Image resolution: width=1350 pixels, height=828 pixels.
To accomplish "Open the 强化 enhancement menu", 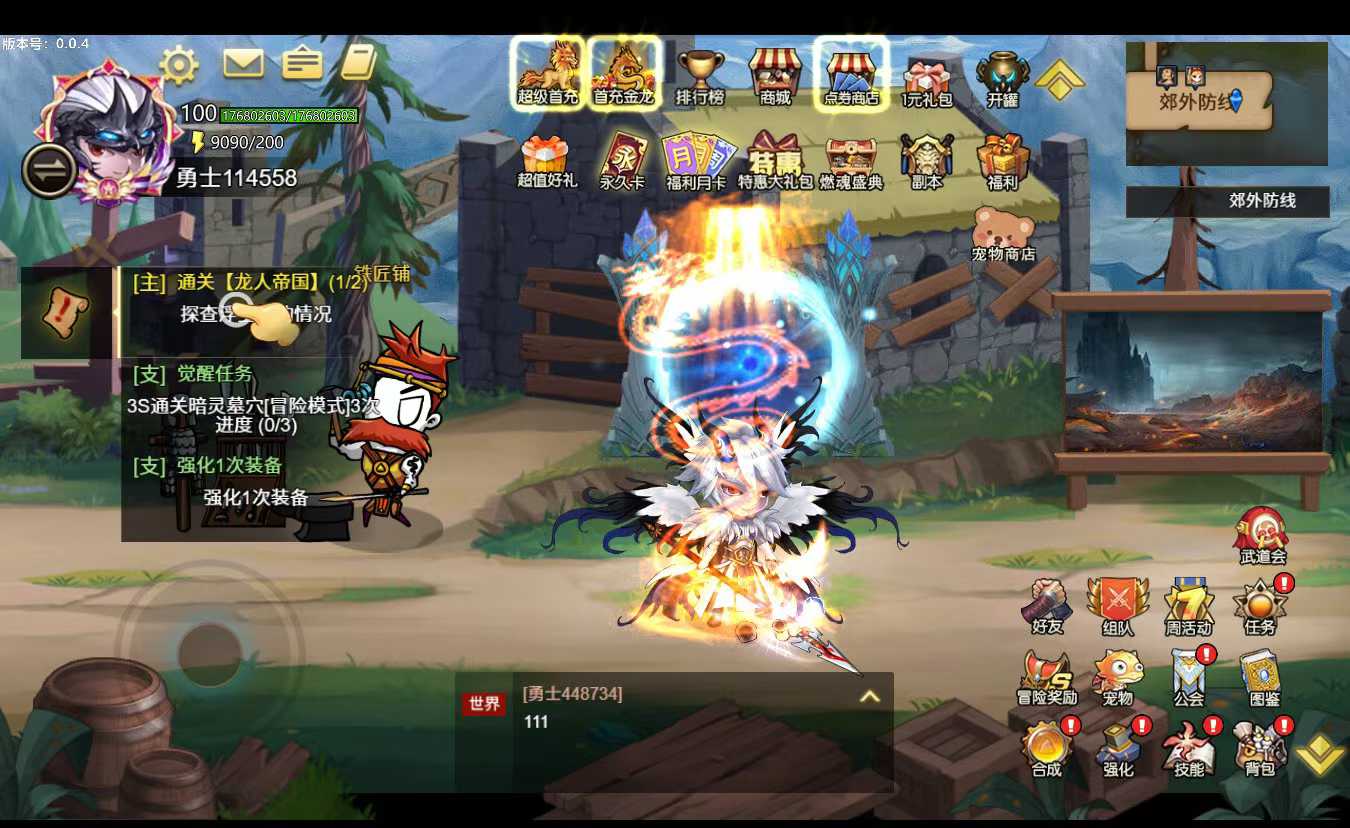I will (x=1118, y=748).
